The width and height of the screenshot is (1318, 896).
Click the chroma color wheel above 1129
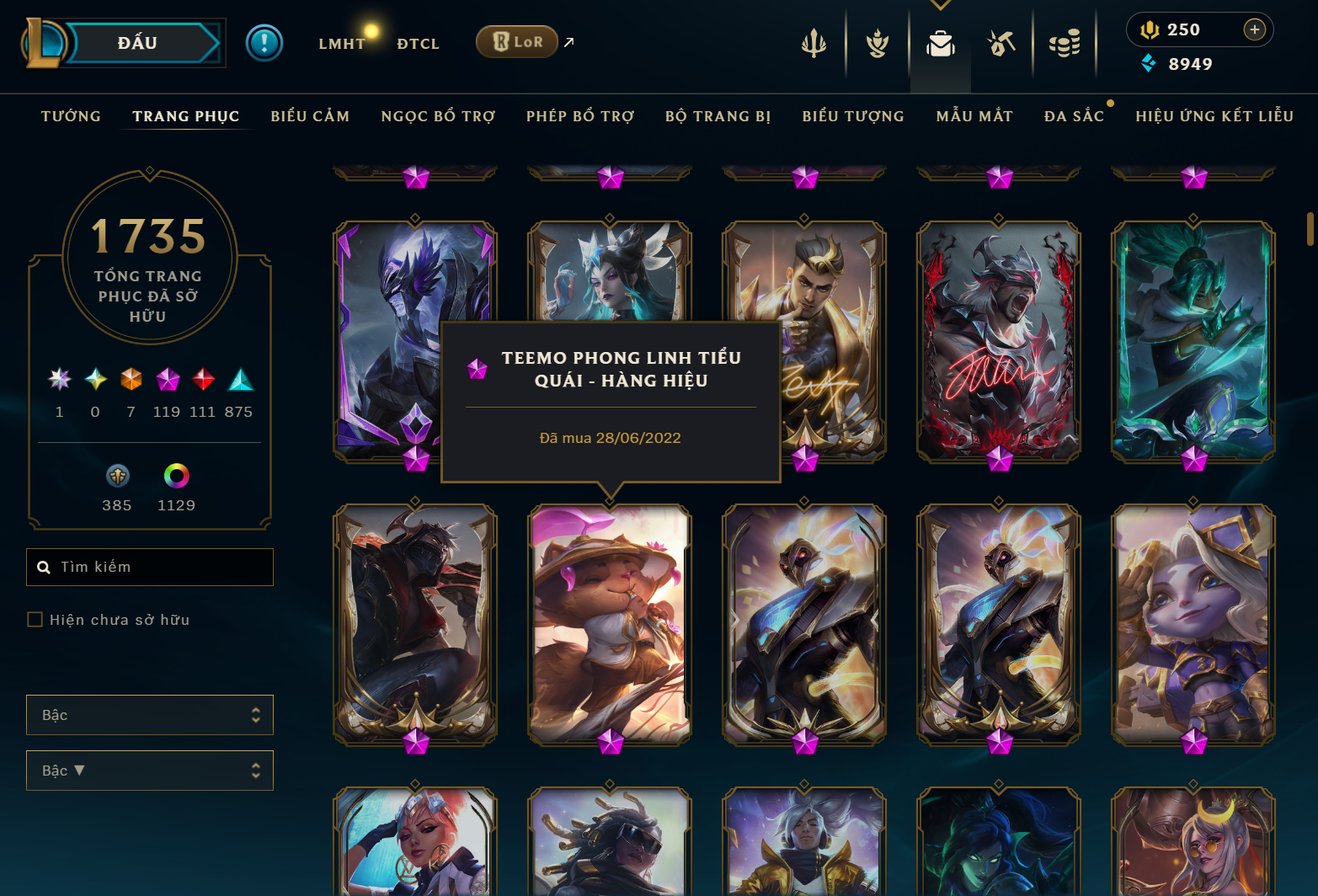(176, 477)
